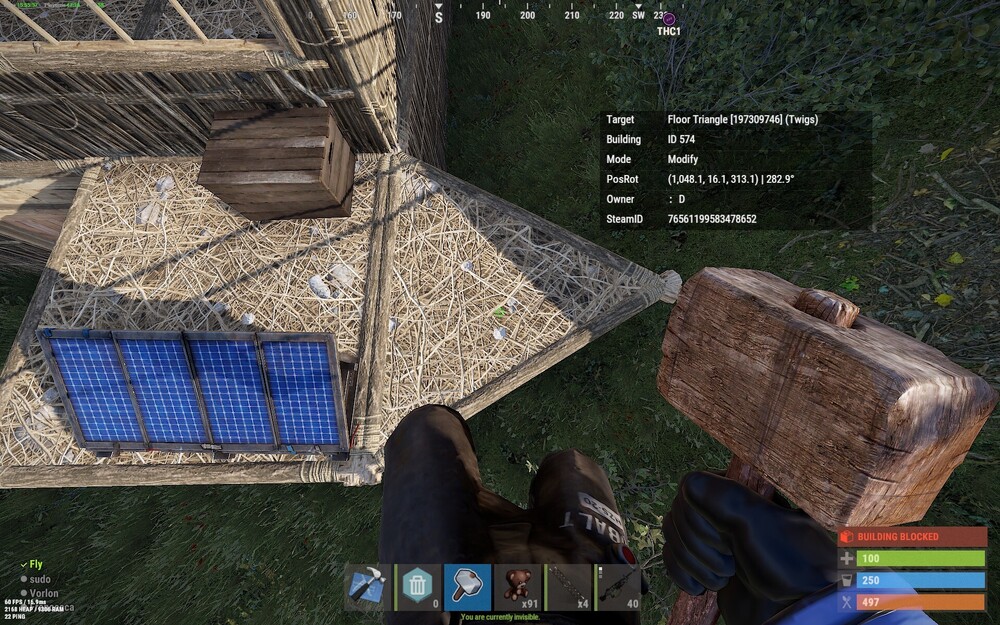The image size is (1000, 625).
Task: Equip the rifle with 40 ammo
Action: tap(617, 587)
